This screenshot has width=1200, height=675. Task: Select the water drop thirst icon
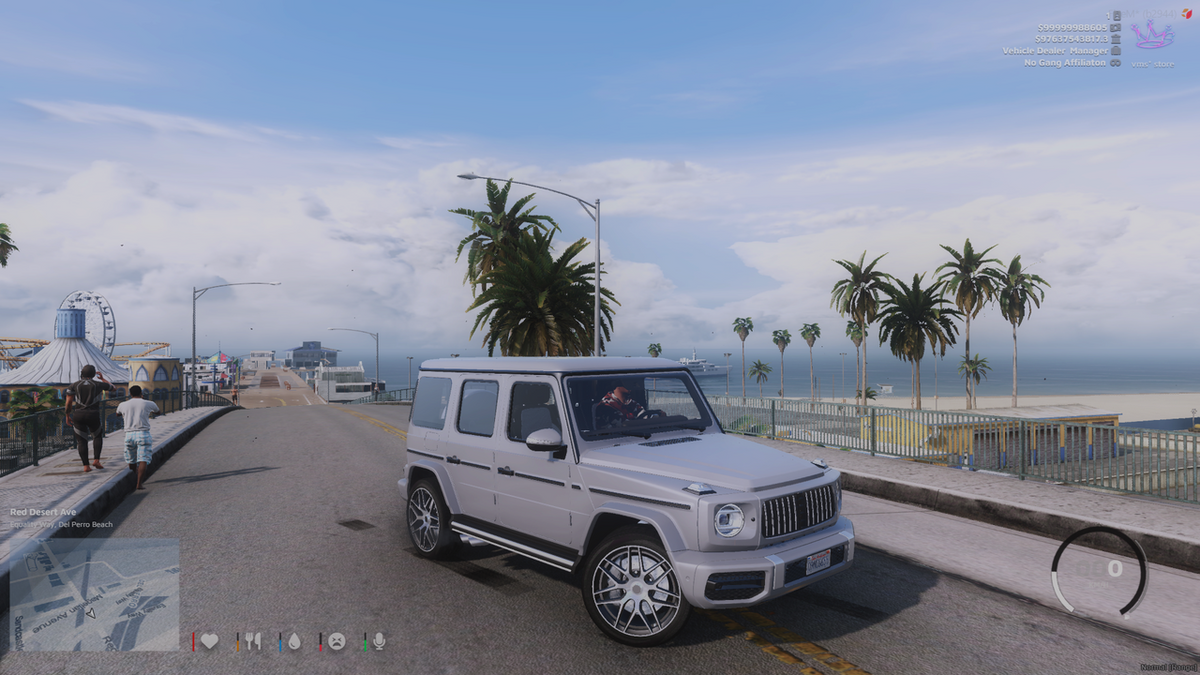click(294, 641)
